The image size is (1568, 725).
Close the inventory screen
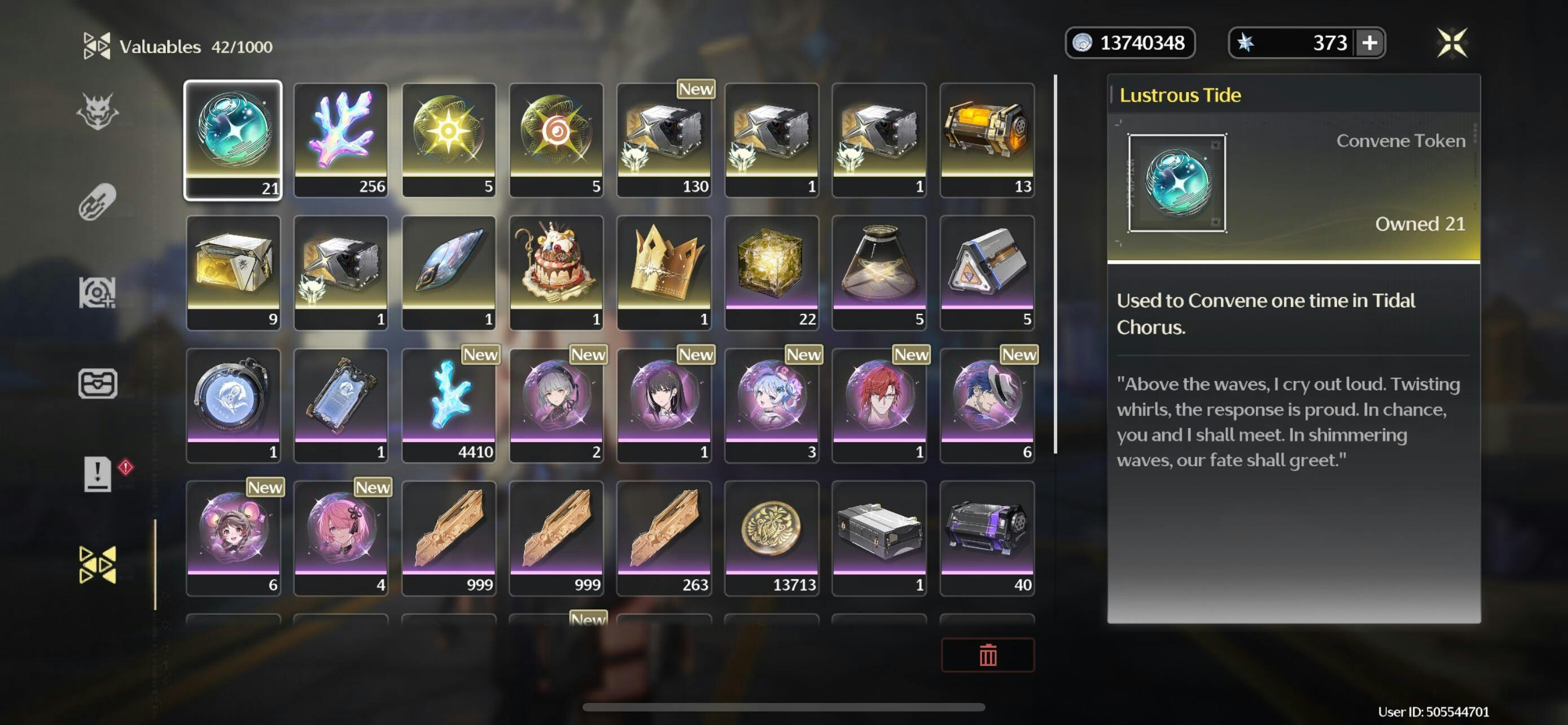pos(1452,43)
